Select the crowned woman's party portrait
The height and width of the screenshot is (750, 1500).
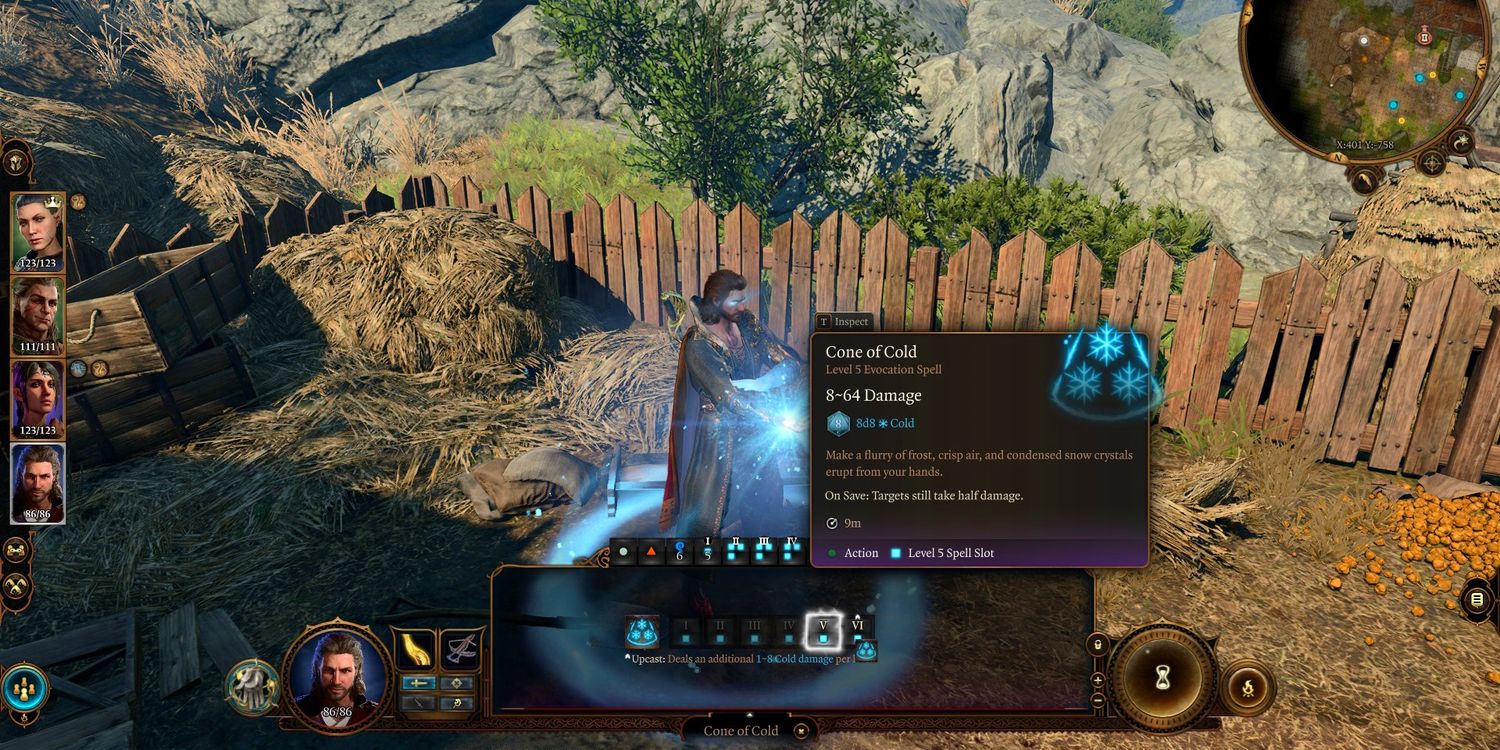[x=37, y=230]
